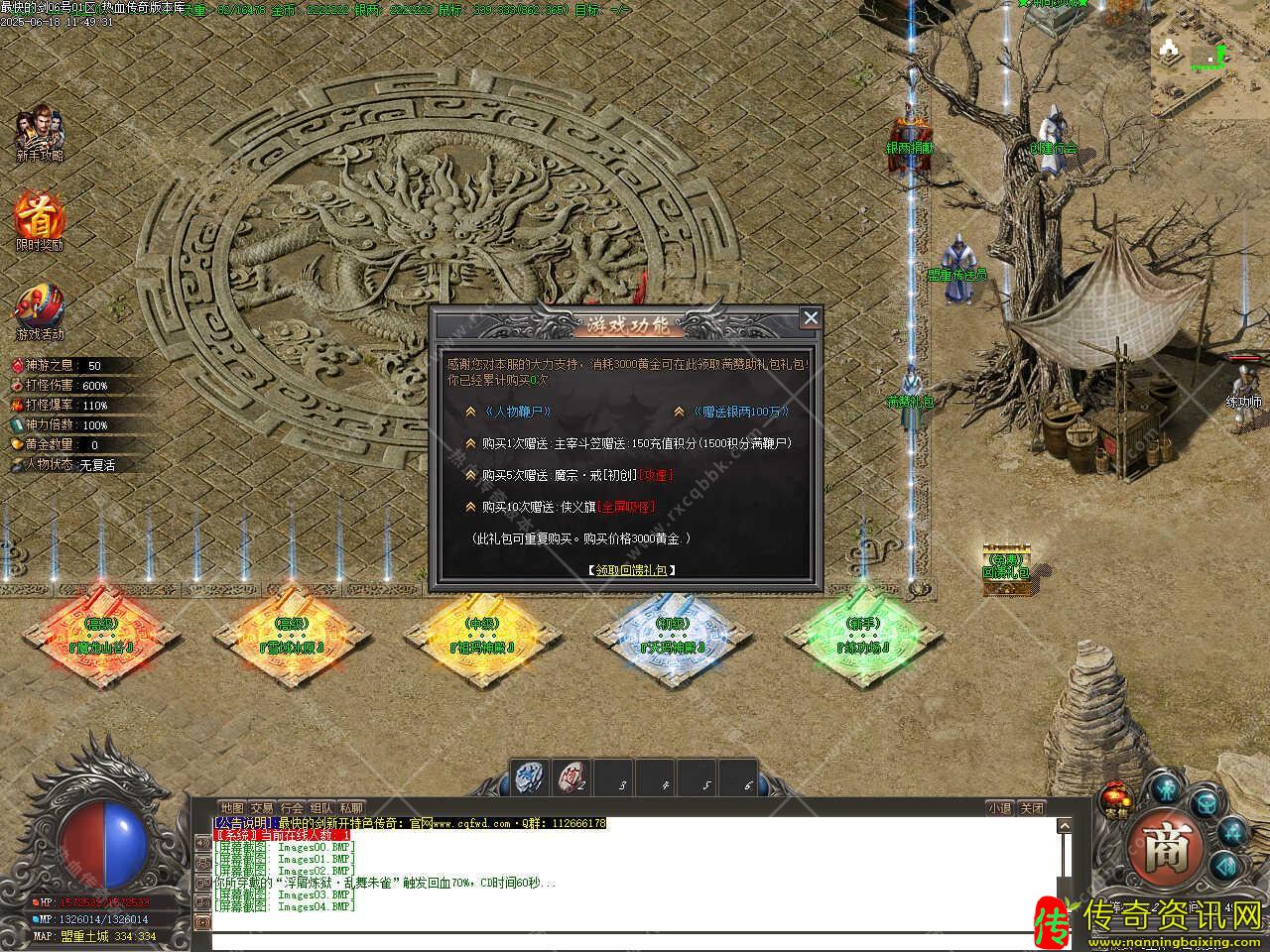This screenshot has height=952, width=1270.
Task: Open the 游戏活动 game events icon
Action: 40,309
